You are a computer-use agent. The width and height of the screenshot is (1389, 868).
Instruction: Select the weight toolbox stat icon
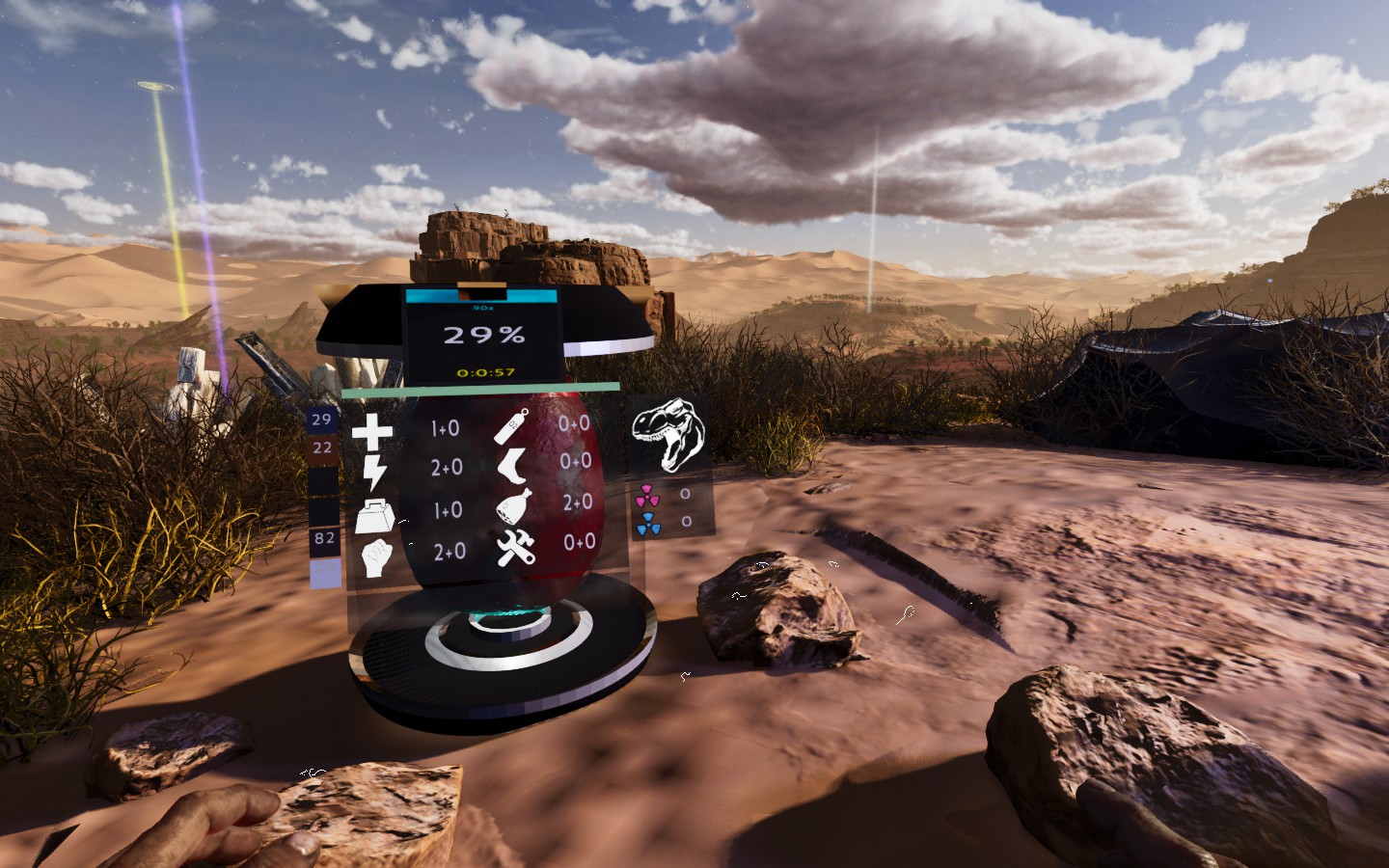point(376,517)
